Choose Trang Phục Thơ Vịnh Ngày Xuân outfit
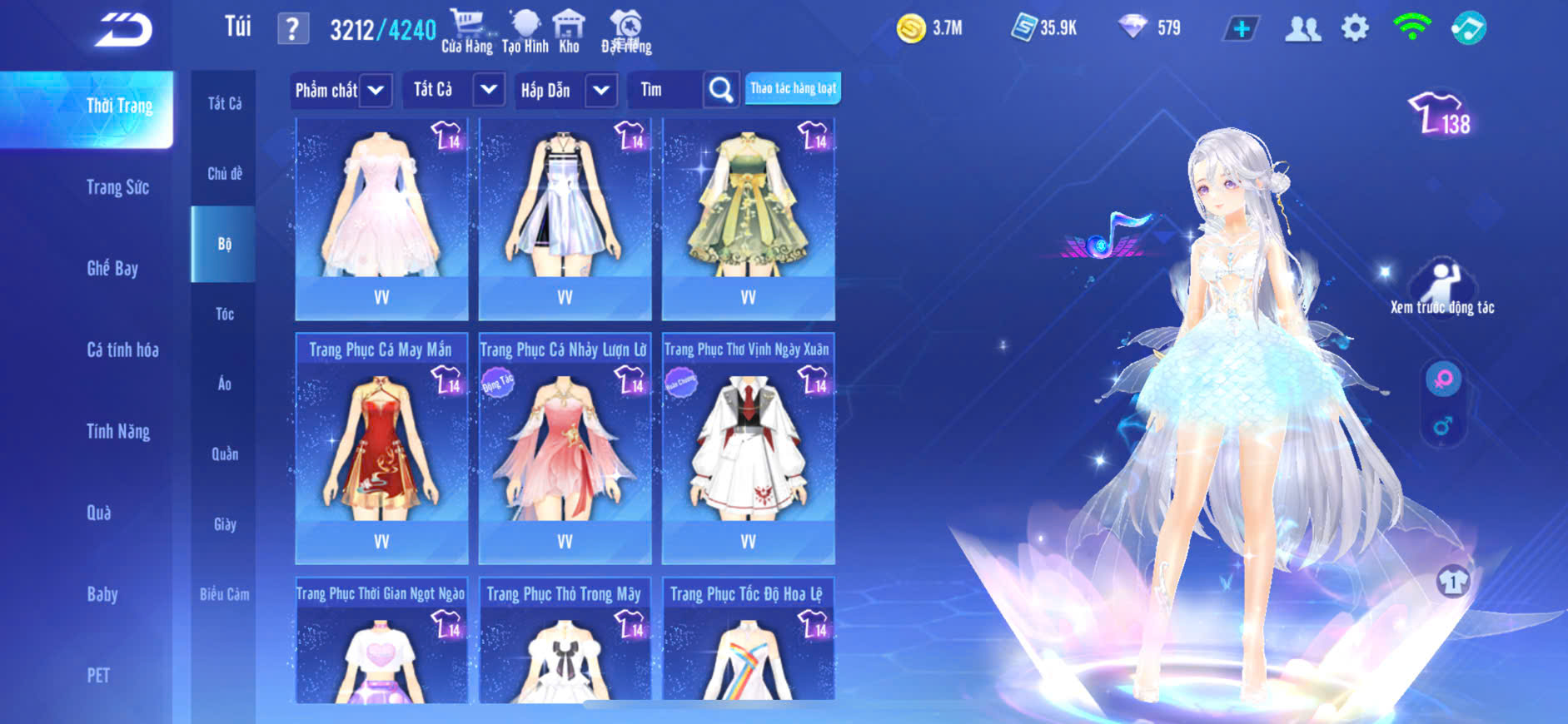 tap(748, 447)
